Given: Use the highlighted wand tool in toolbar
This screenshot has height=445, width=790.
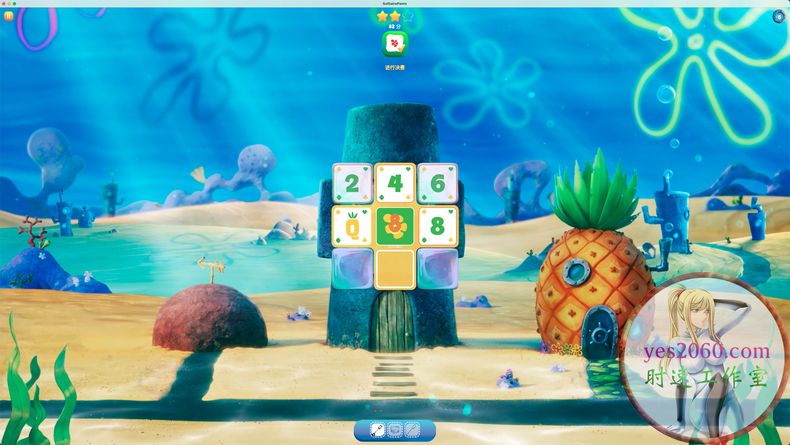Looking at the screenshot, I should [x=378, y=430].
